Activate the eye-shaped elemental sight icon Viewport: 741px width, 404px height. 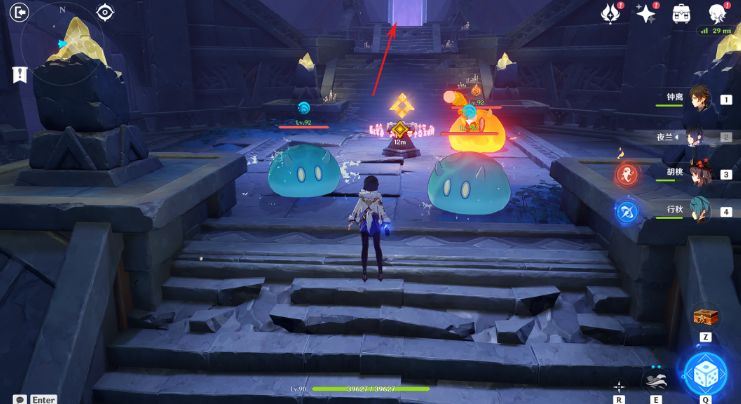105,13
